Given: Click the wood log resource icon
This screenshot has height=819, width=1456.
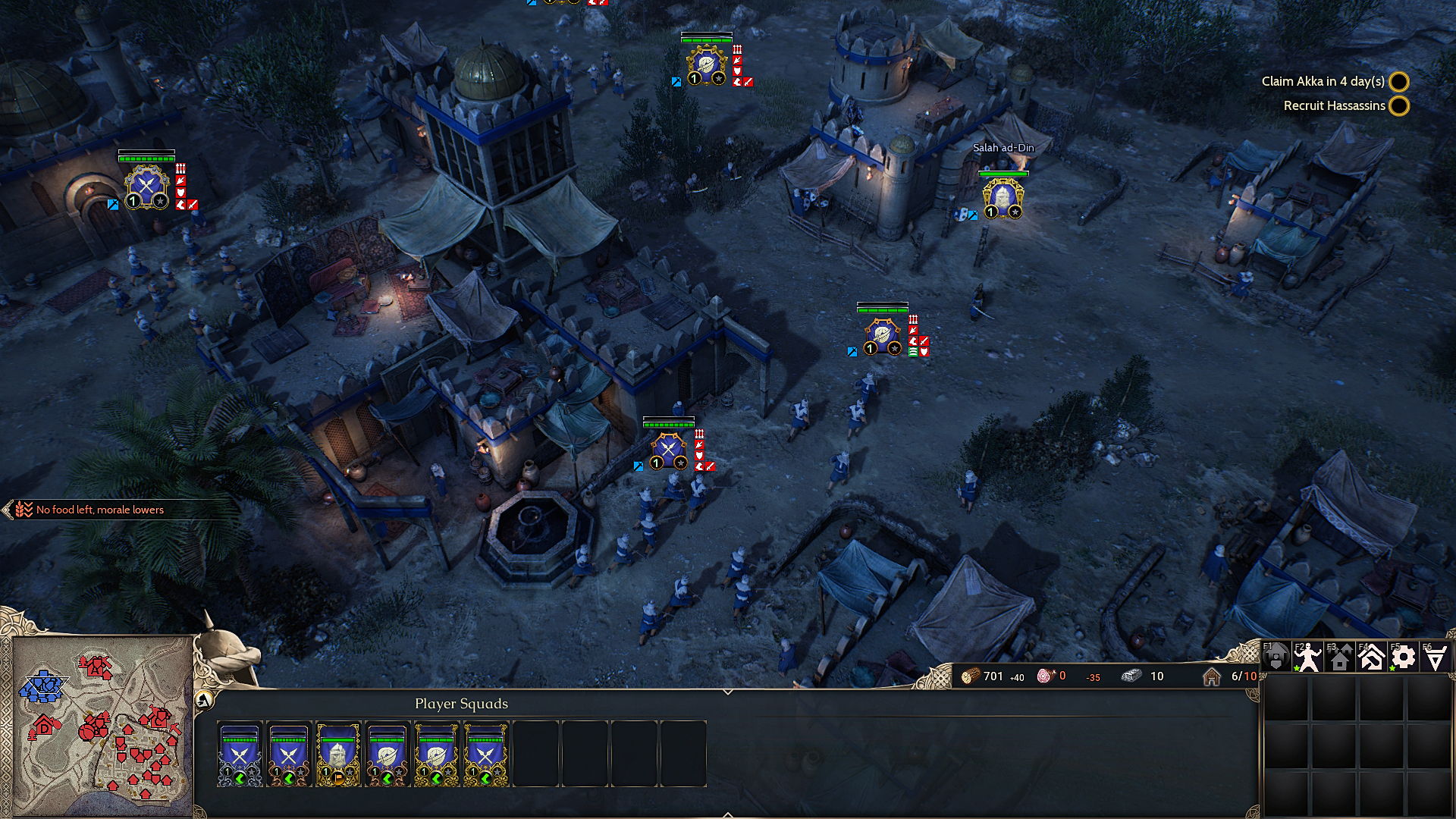Looking at the screenshot, I should tap(969, 676).
